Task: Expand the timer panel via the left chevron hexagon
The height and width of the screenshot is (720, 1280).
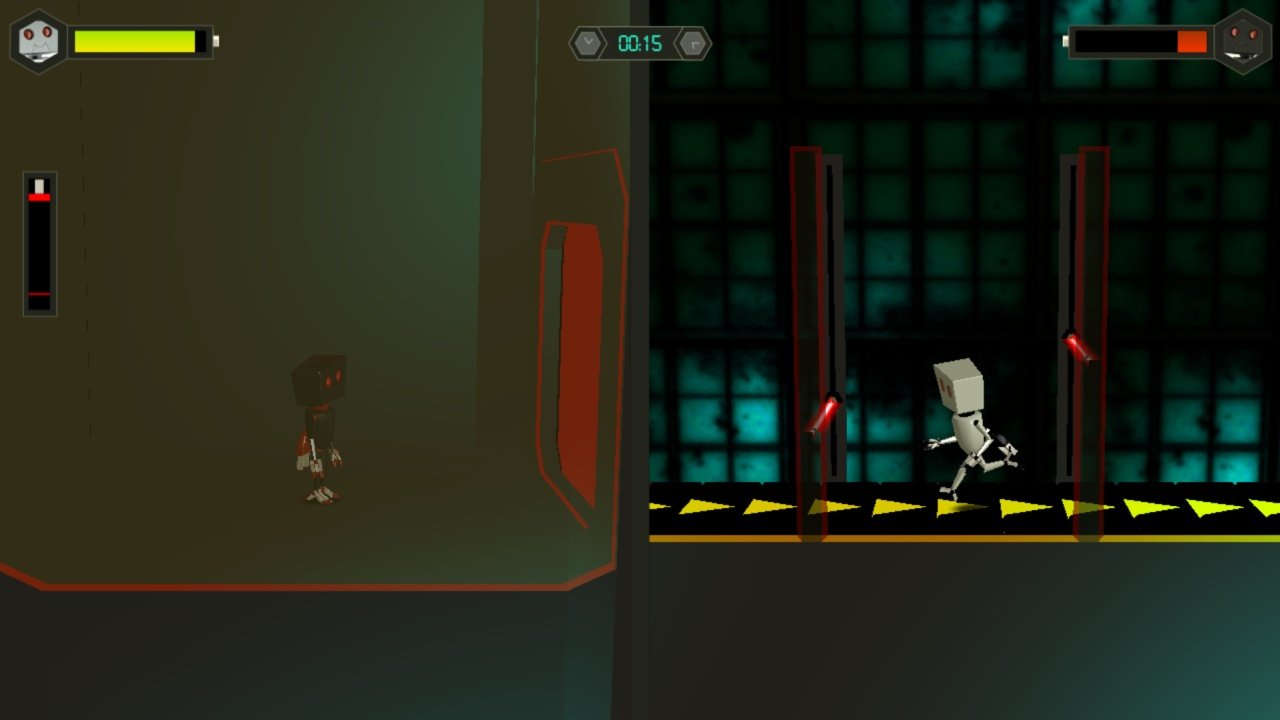Action: [x=586, y=42]
